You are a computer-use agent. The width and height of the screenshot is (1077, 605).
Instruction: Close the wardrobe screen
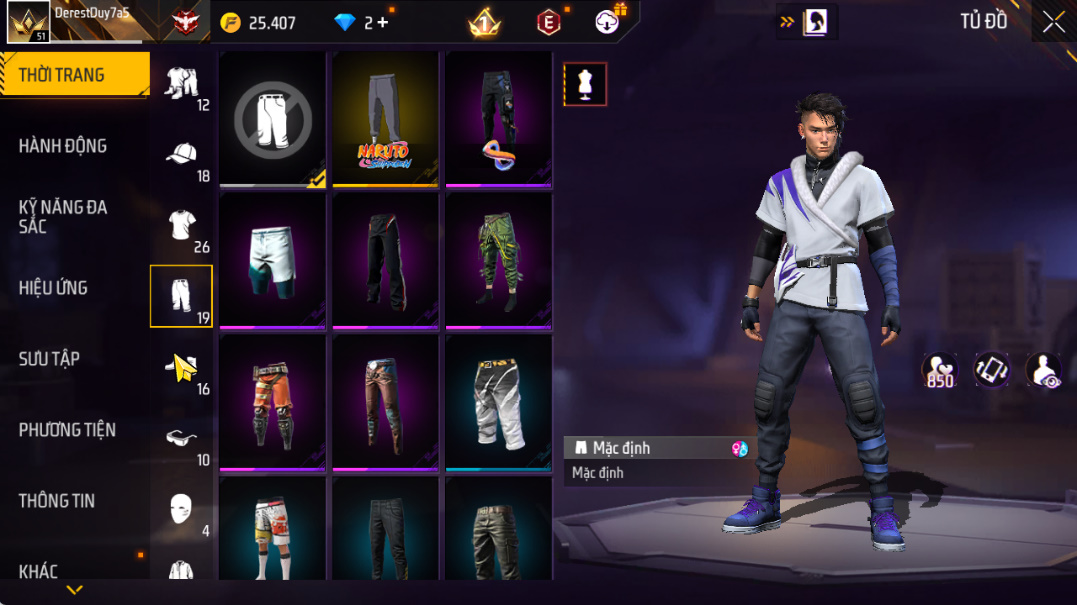(x=1053, y=22)
